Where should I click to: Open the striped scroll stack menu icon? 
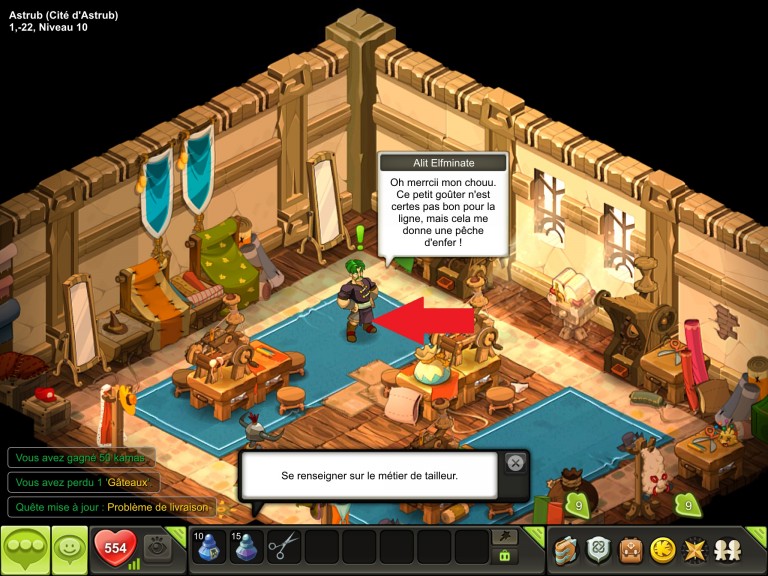(566, 550)
